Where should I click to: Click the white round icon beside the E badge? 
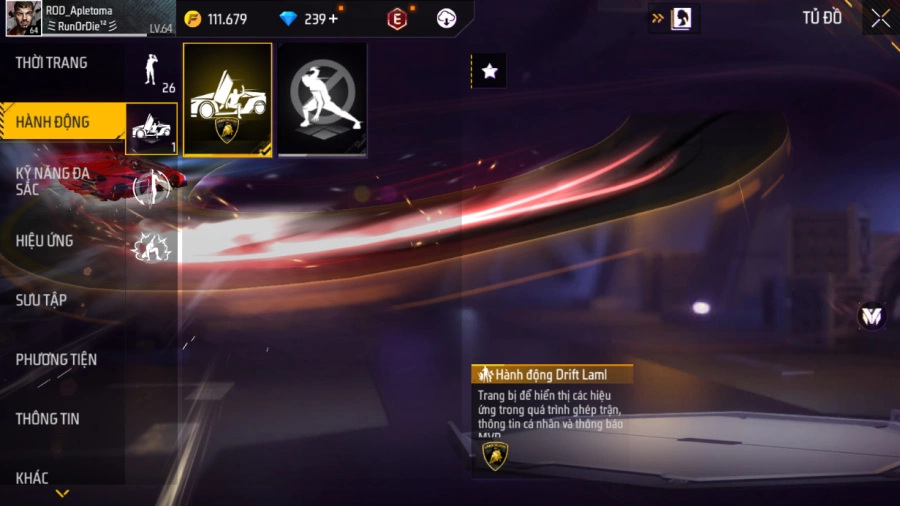pyautogui.click(x=447, y=18)
